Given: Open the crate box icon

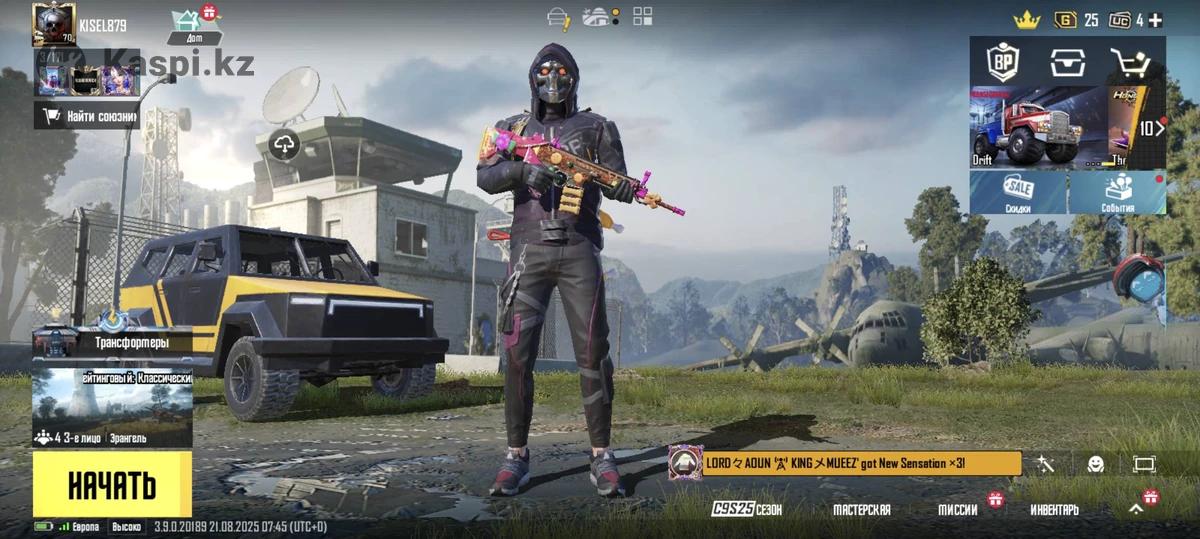Looking at the screenshot, I should [1067, 62].
